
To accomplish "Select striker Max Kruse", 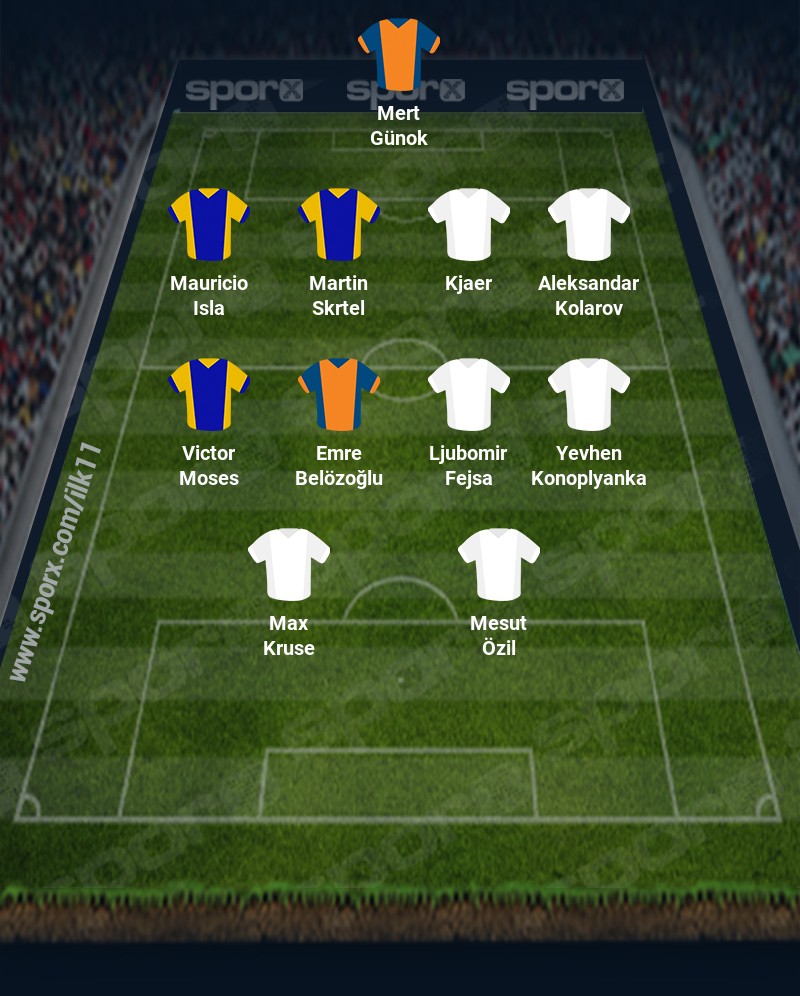I will (x=288, y=564).
